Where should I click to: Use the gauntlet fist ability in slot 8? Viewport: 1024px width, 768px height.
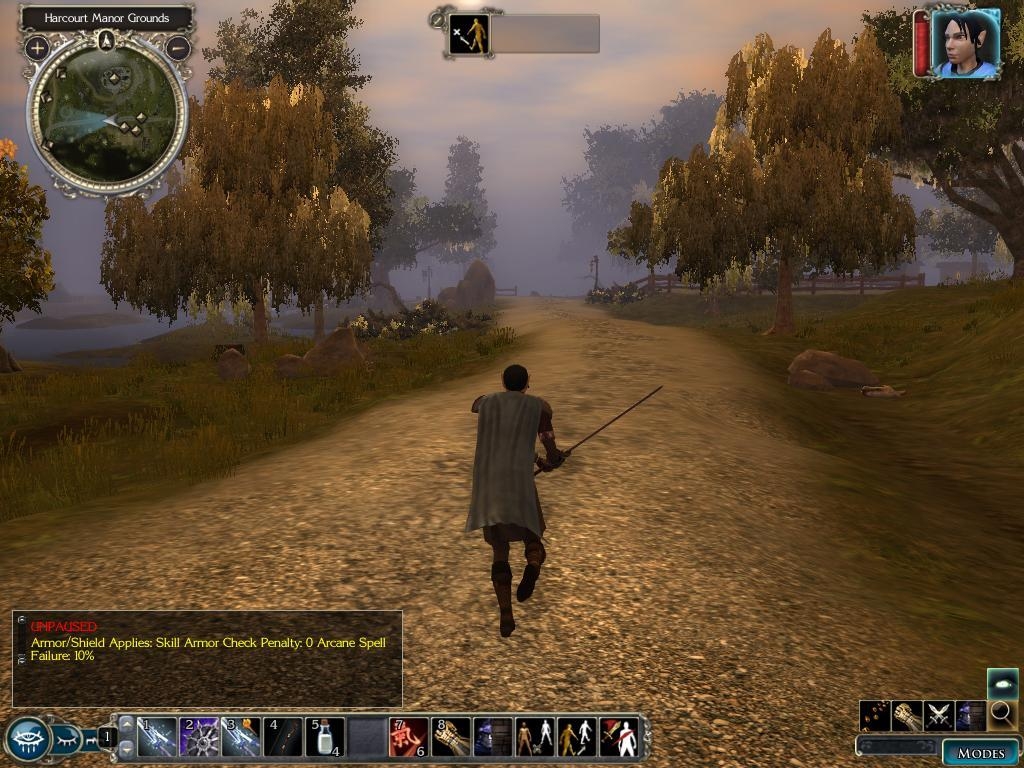point(450,737)
